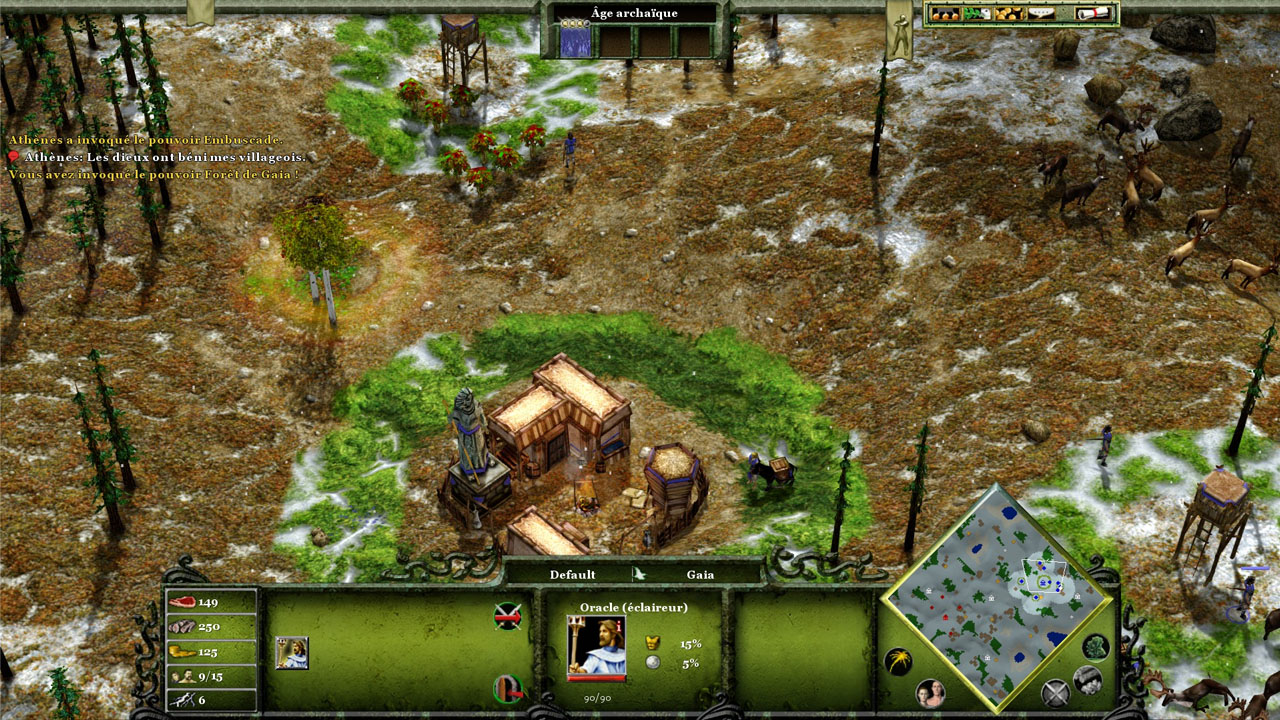Viewport: 1280px width, 720px height.
Task: Open the in-game chat speech bubble
Action: pyautogui.click(x=1041, y=14)
